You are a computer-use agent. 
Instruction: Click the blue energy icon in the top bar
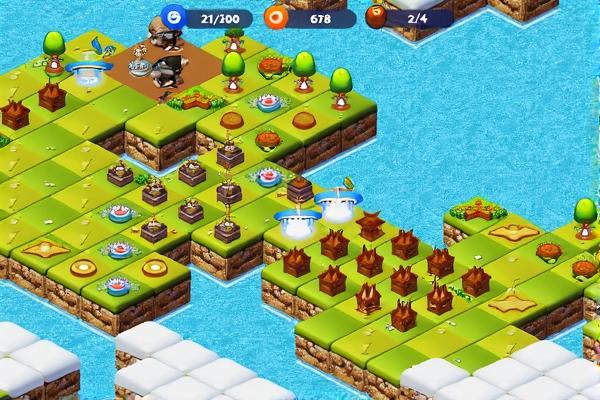click(x=175, y=17)
